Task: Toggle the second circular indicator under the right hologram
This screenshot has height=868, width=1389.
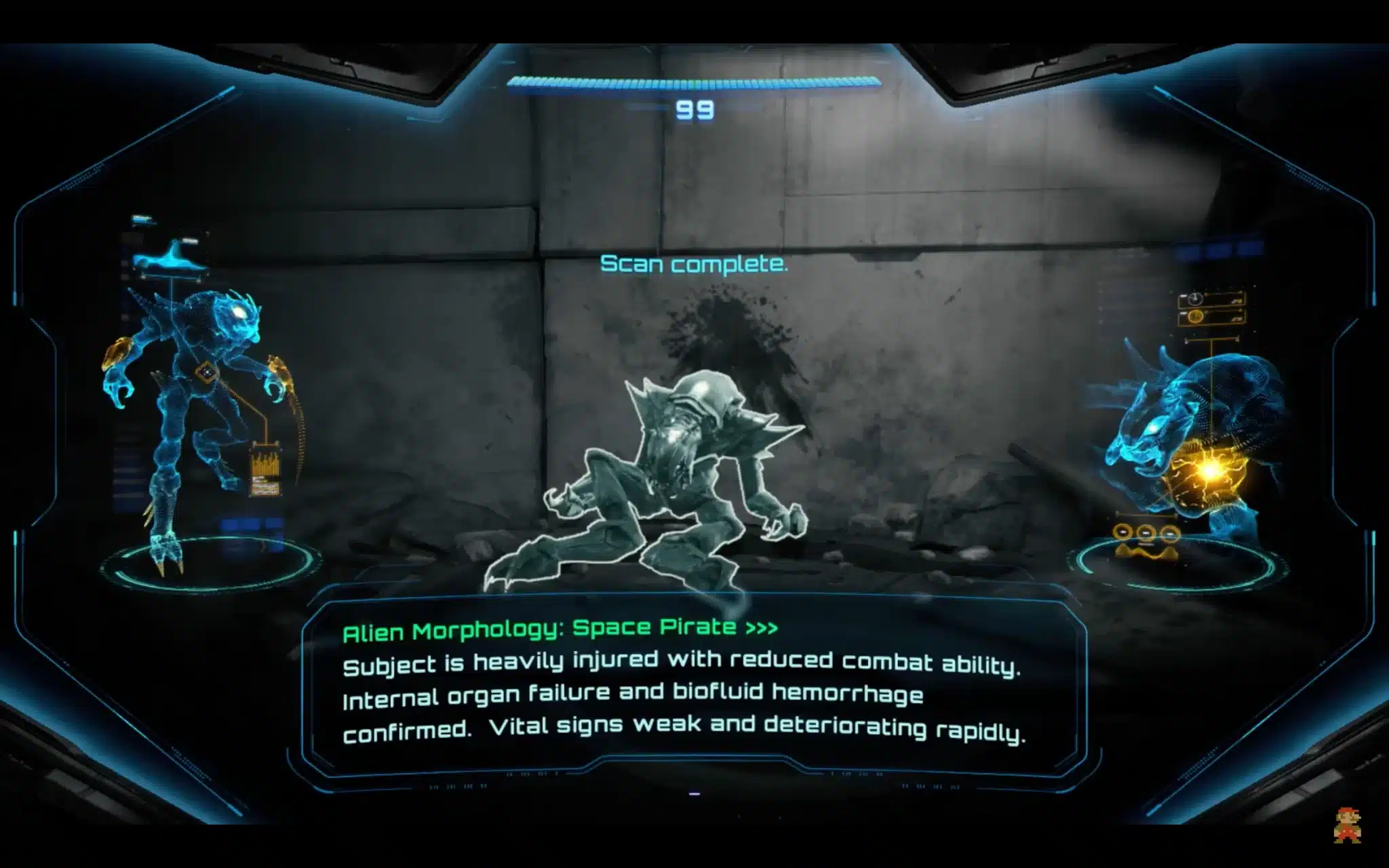Action: coord(1146,532)
